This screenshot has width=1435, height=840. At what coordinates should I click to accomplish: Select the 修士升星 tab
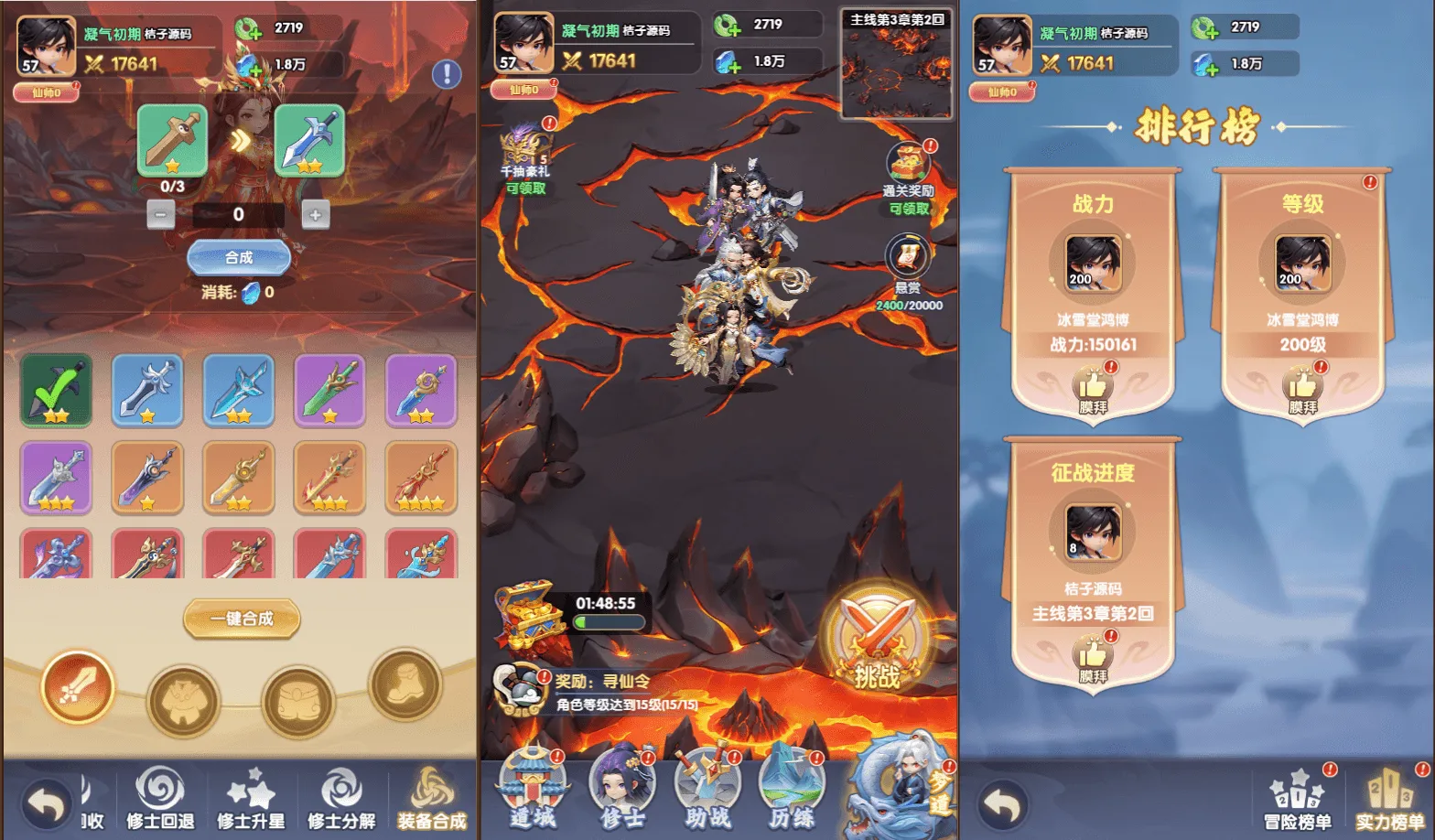[x=251, y=798]
